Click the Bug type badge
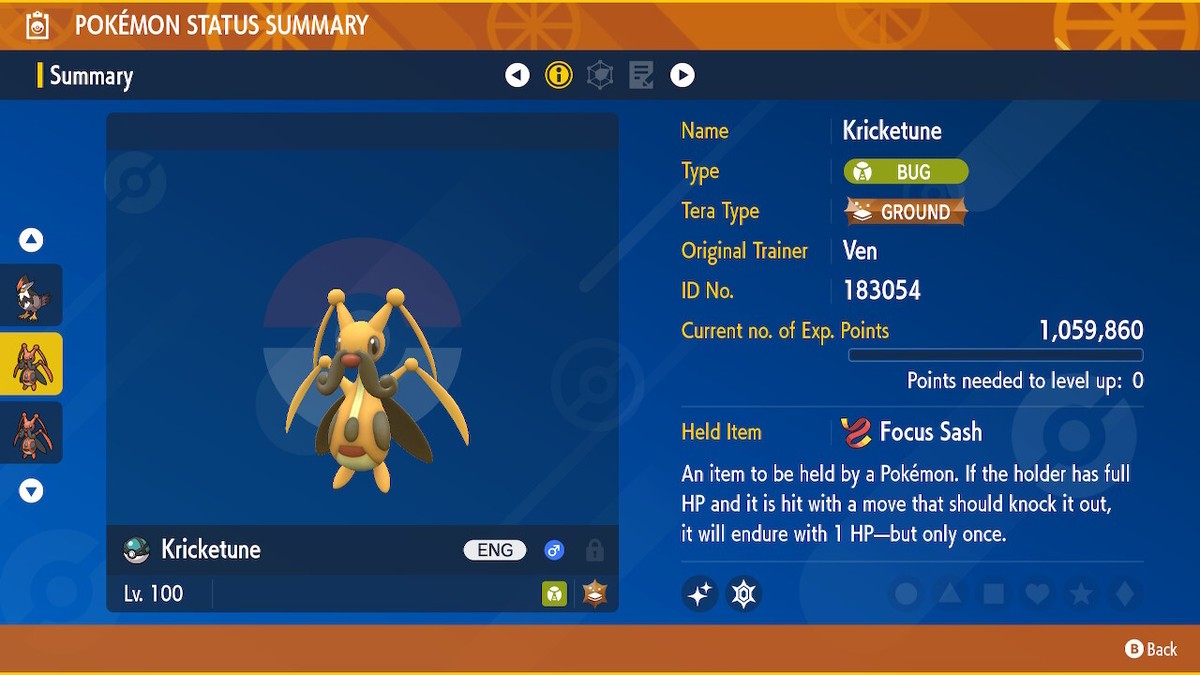1200x675 pixels. point(906,172)
